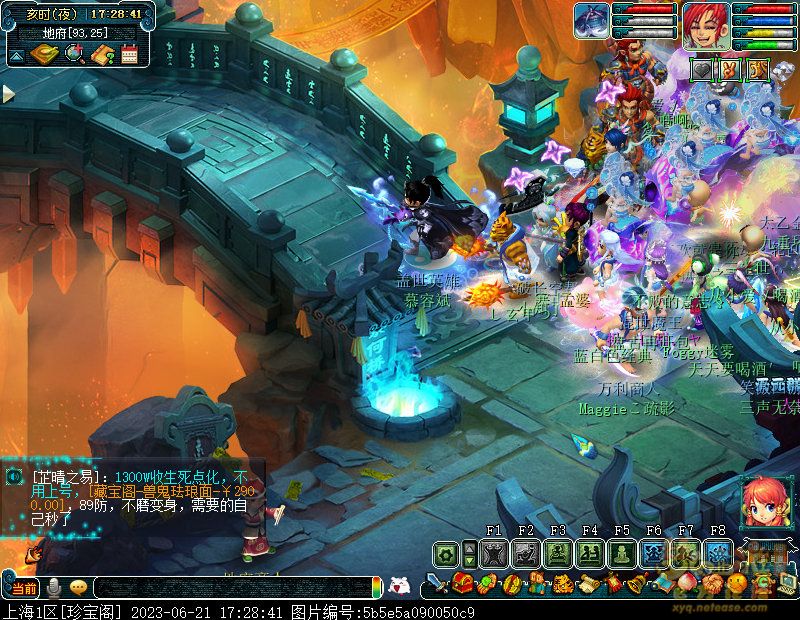Switch the chat channel with the 当前 button
The height and width of the screenshot is (620, 800).
[x=24, y=587]
